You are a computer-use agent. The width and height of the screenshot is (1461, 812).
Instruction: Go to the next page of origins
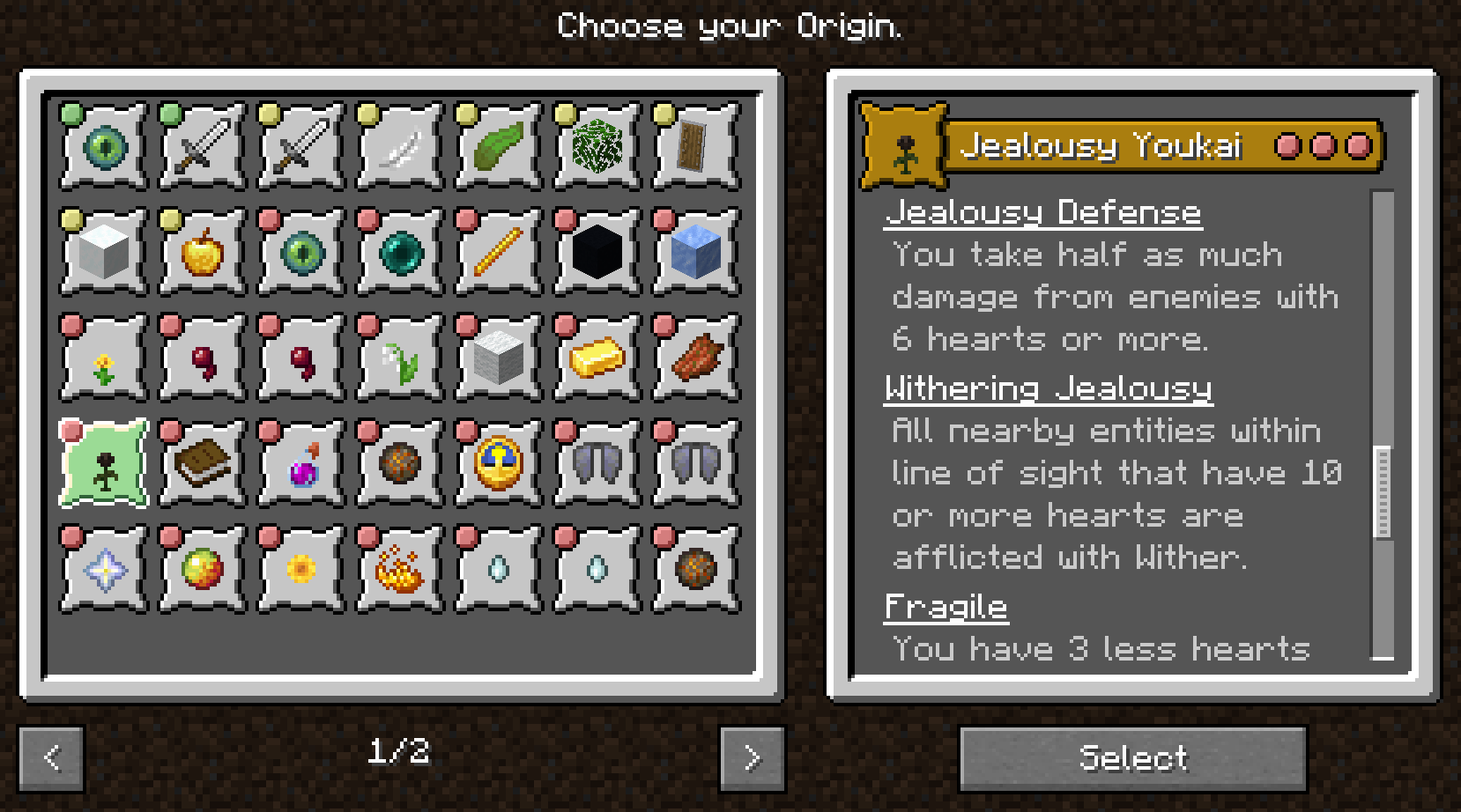750,756
